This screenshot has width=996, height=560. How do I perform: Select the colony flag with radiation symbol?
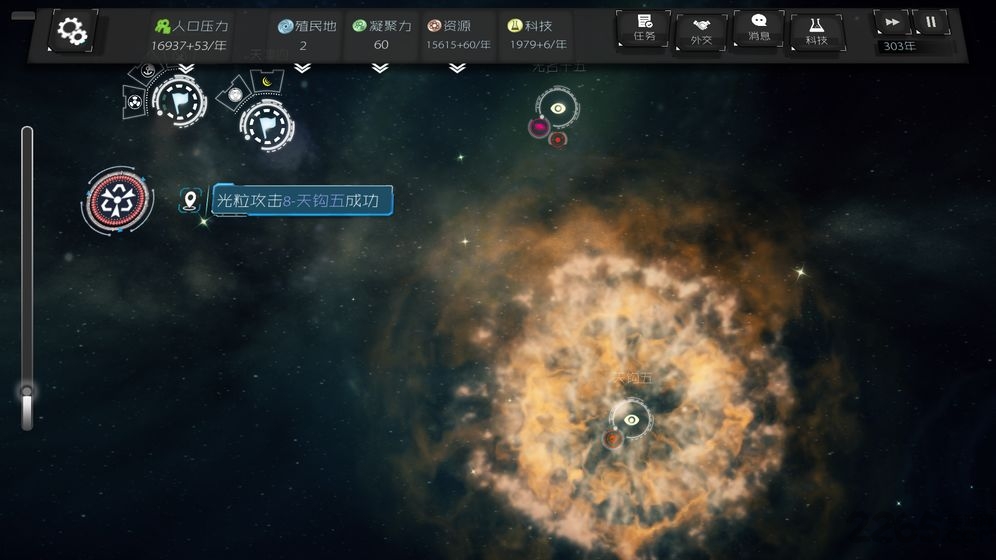[x=178, y=101]
